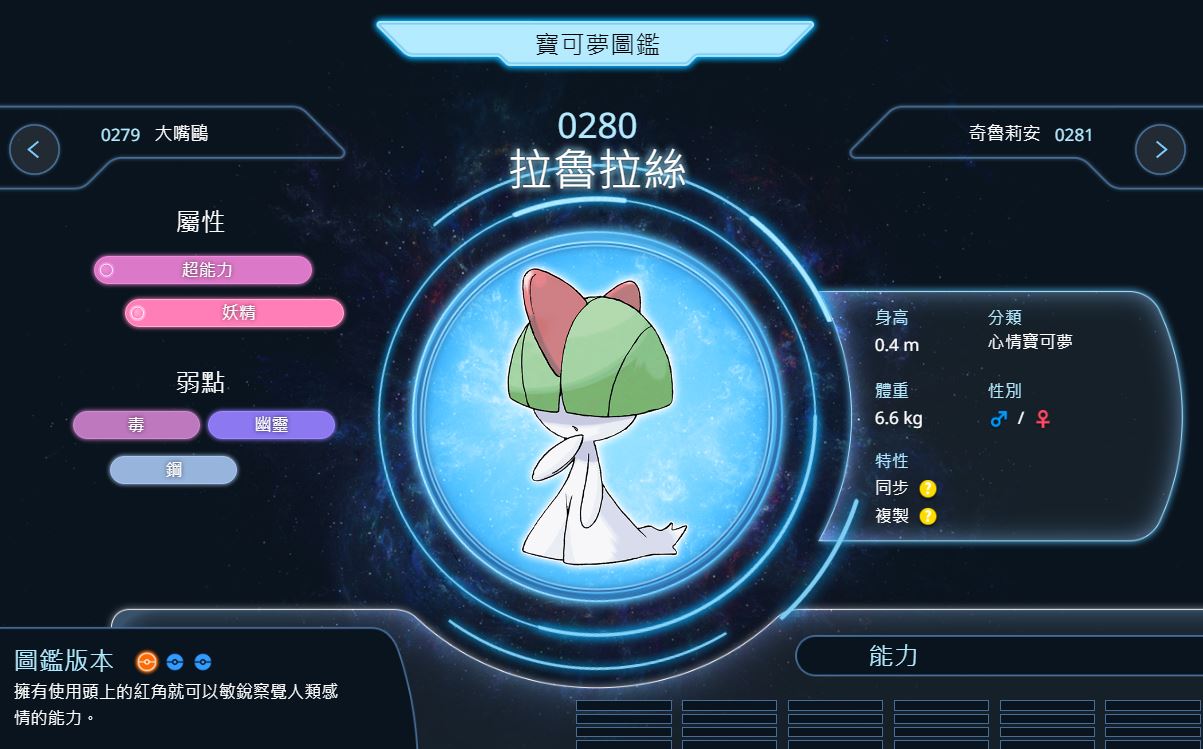This screenshot has width=1203, height=749.
Task: Show help for the 同步 ability
Action: tap(928, 489)
